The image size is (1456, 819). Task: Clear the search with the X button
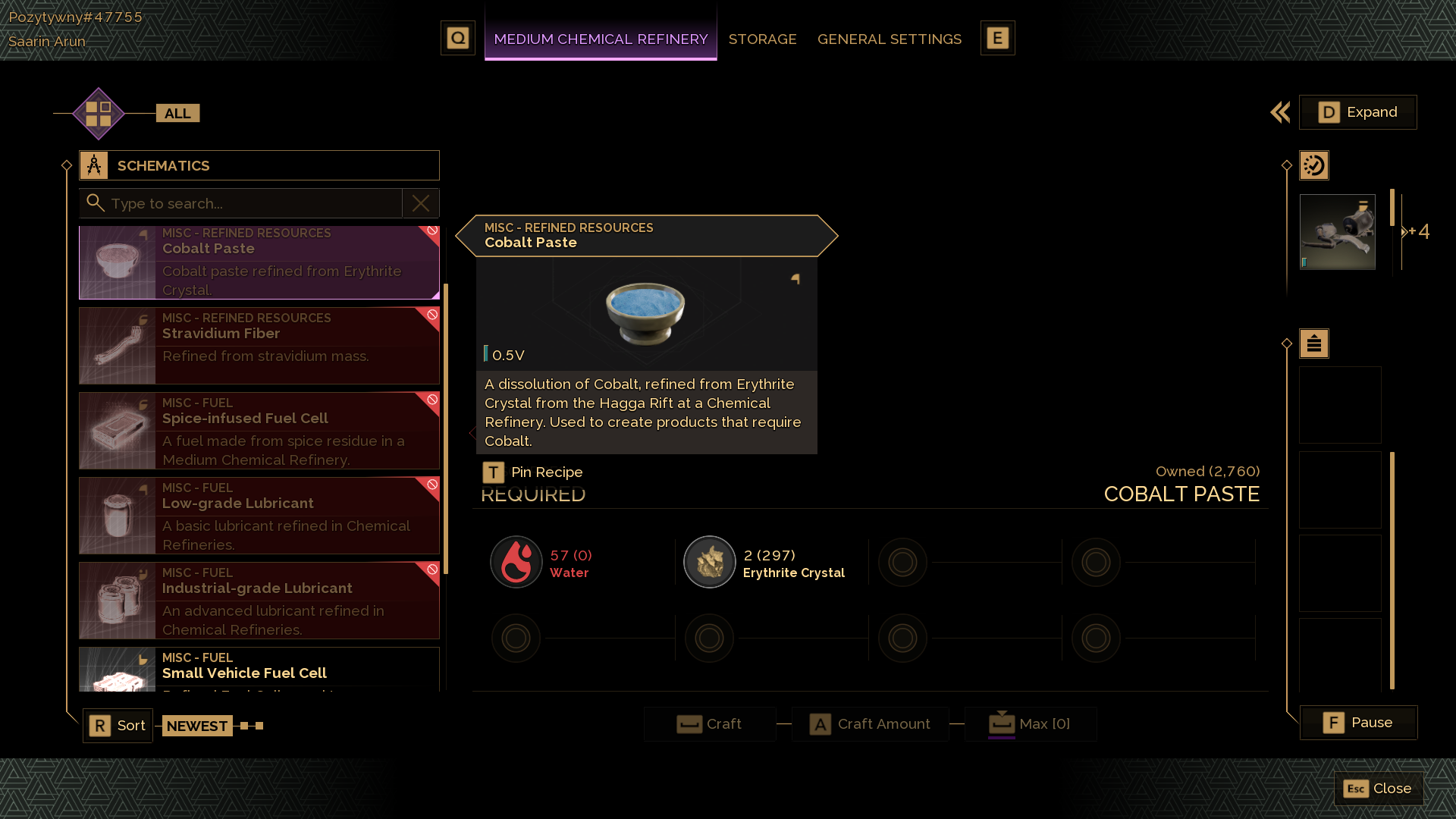click(x=421, y=203)
